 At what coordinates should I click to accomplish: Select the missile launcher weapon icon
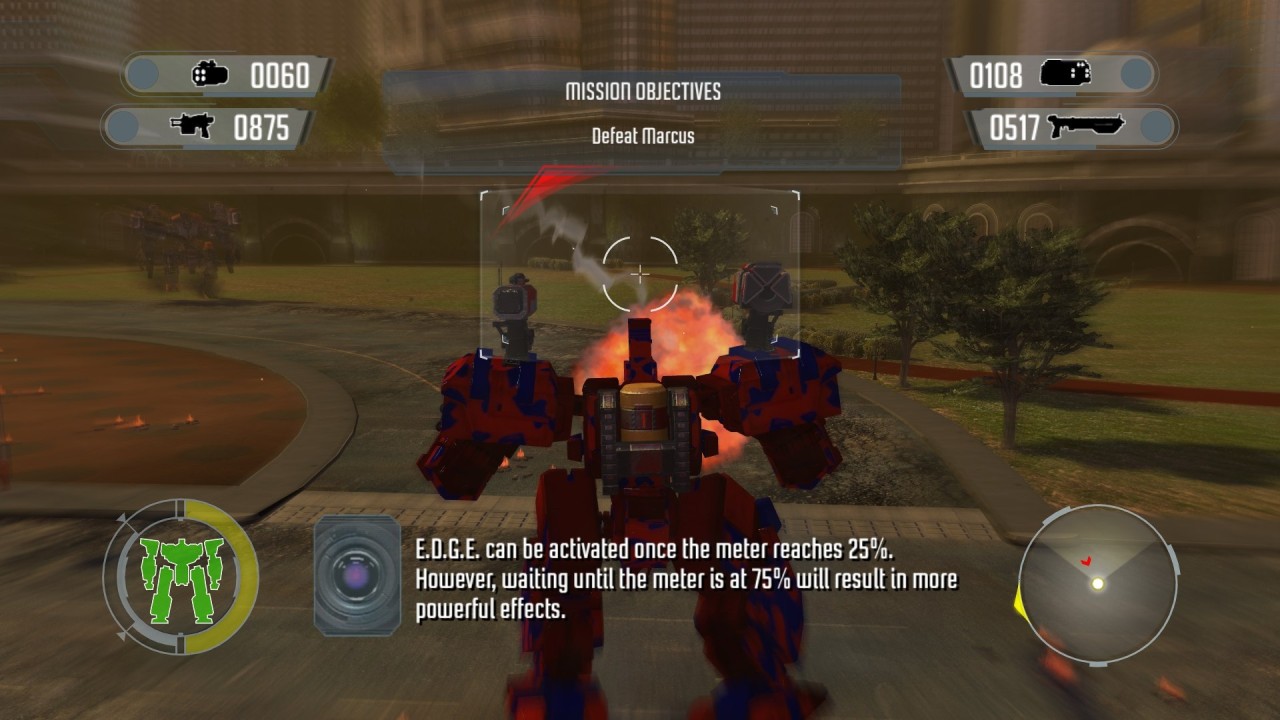coord(1064,74)
